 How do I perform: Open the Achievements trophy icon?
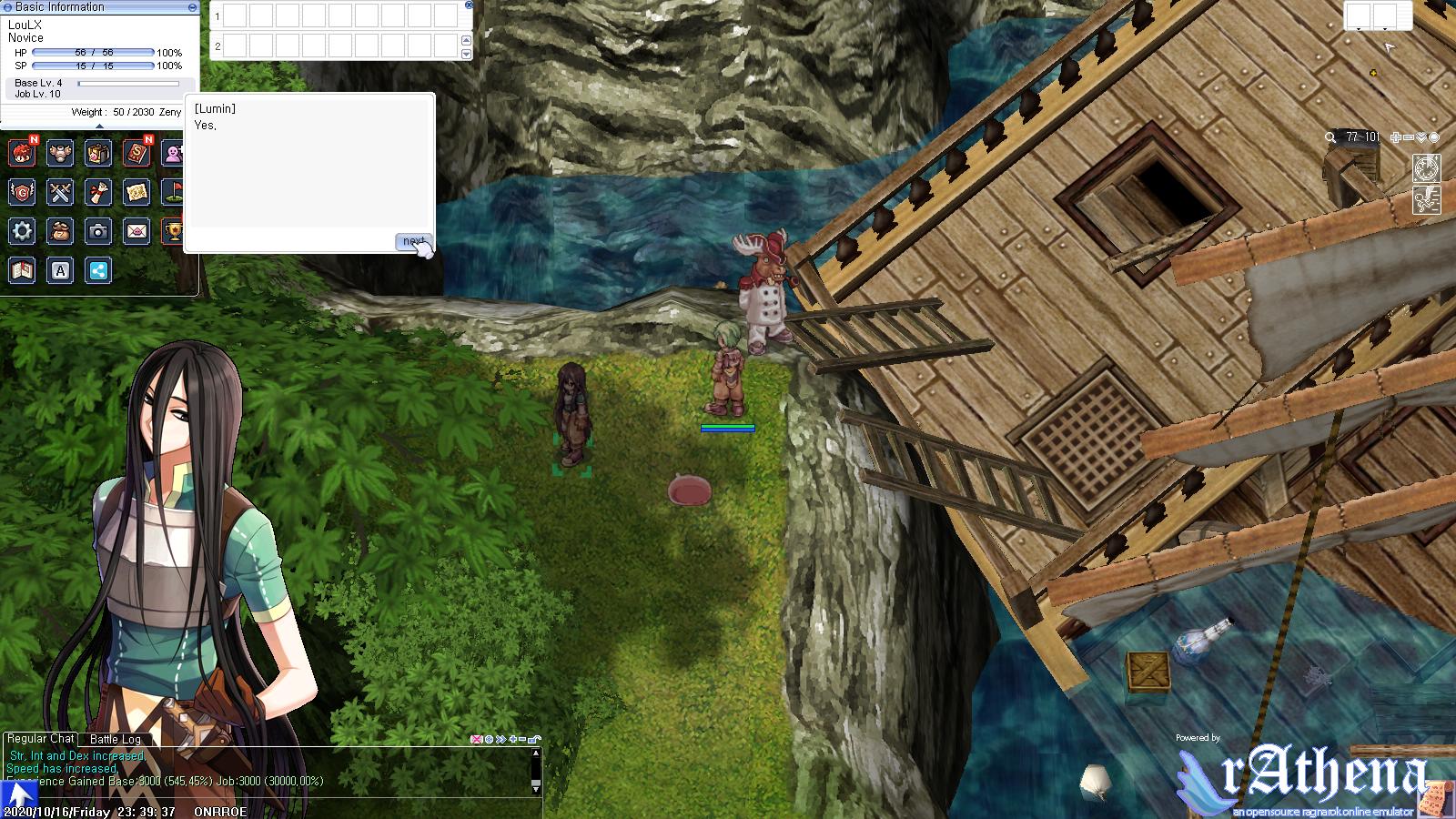click(175, 231)
